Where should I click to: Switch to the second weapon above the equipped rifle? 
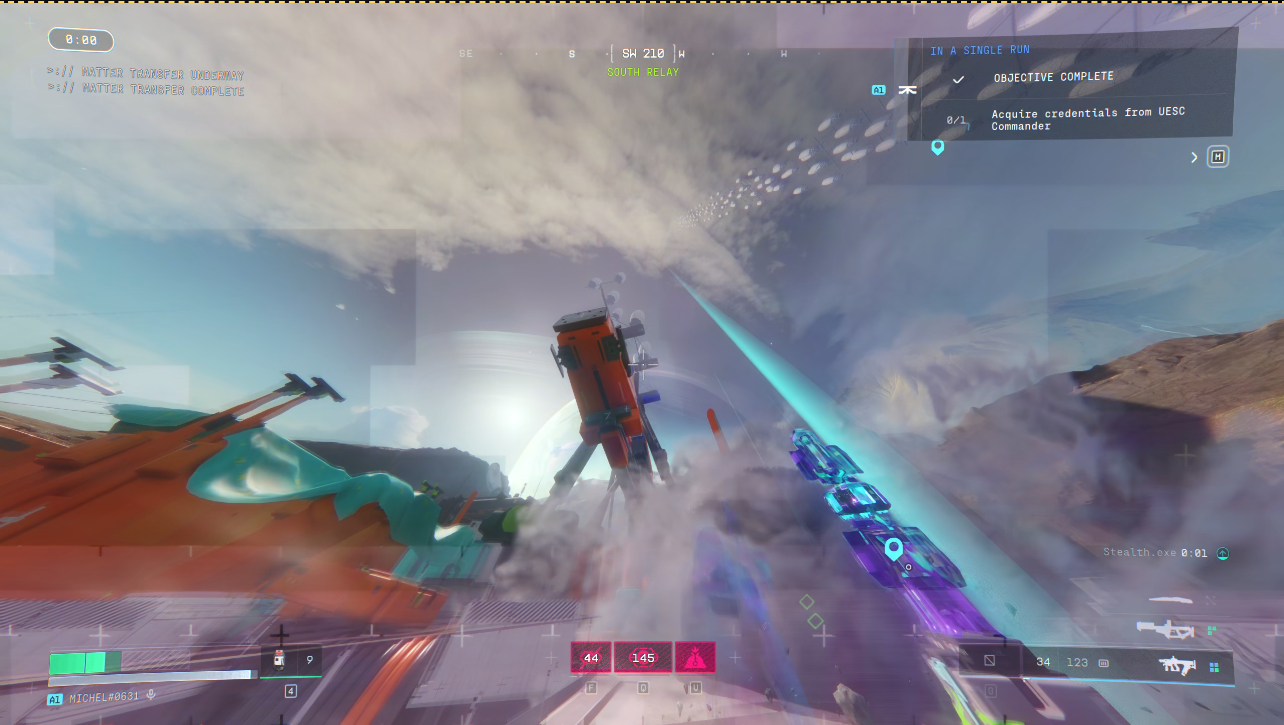(x=1166, y=629)
